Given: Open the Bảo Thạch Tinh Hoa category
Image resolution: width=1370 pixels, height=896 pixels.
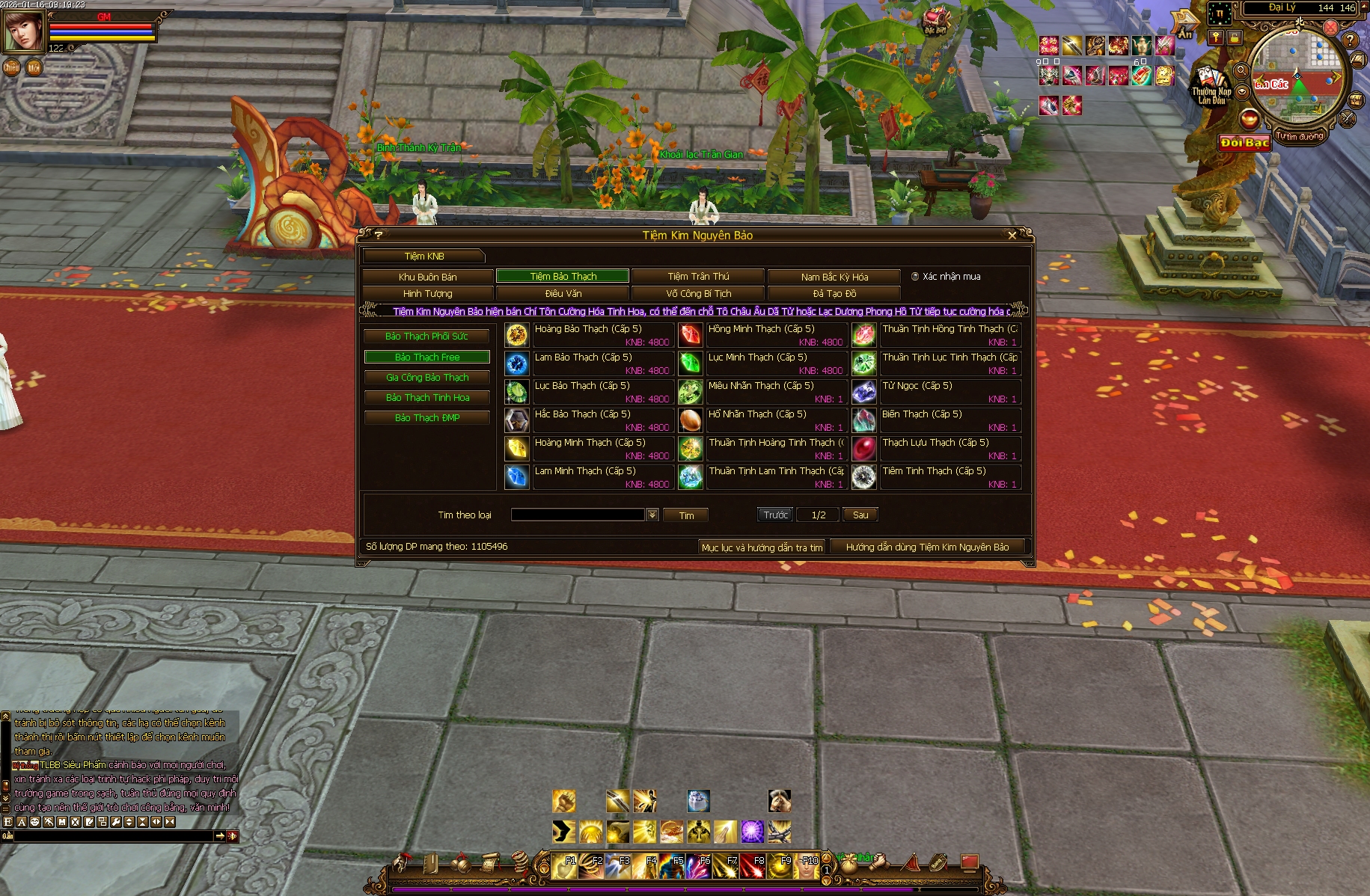Looking at the screenshot, I should tap(426, 398).
